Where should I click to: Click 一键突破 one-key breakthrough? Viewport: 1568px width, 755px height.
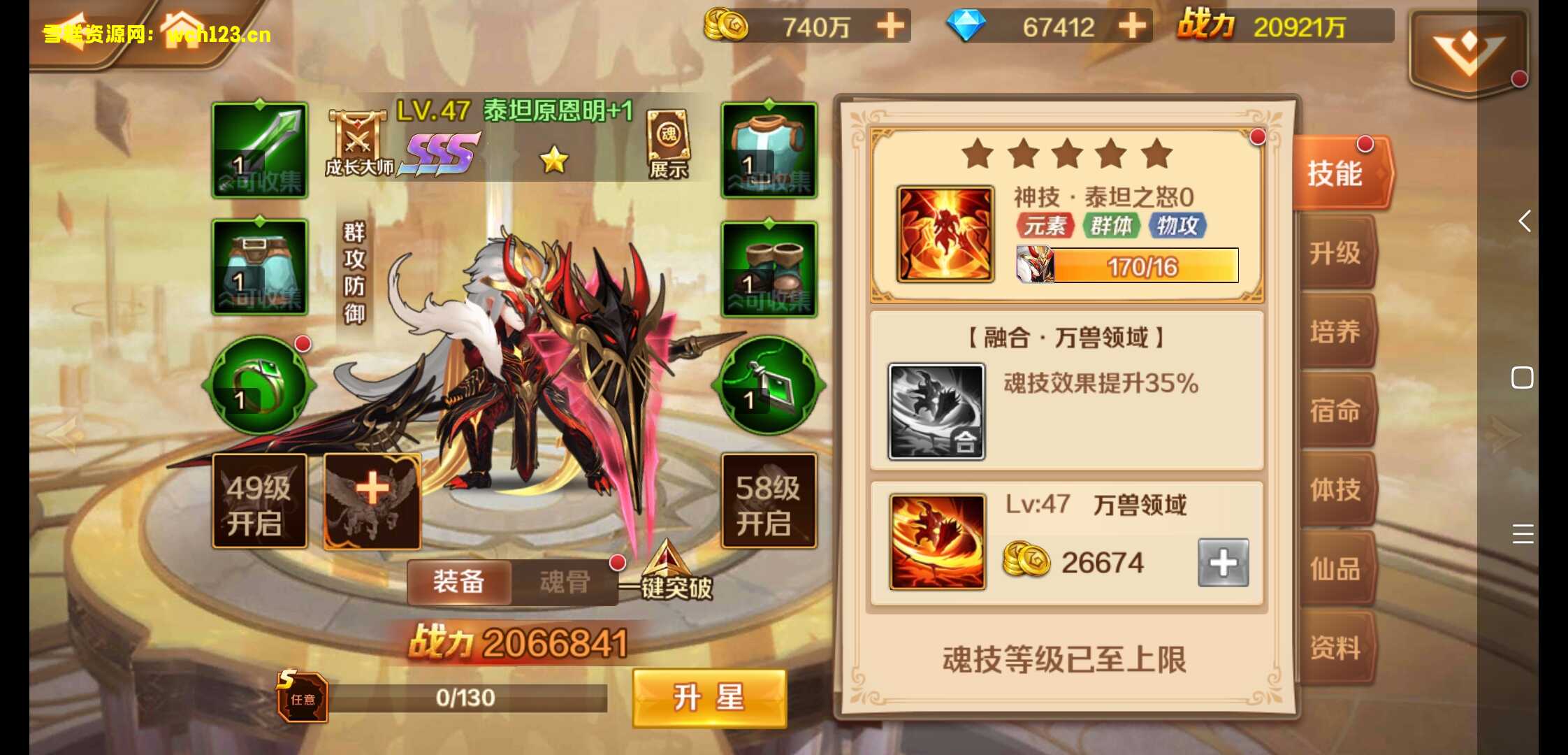click(671, 587)
